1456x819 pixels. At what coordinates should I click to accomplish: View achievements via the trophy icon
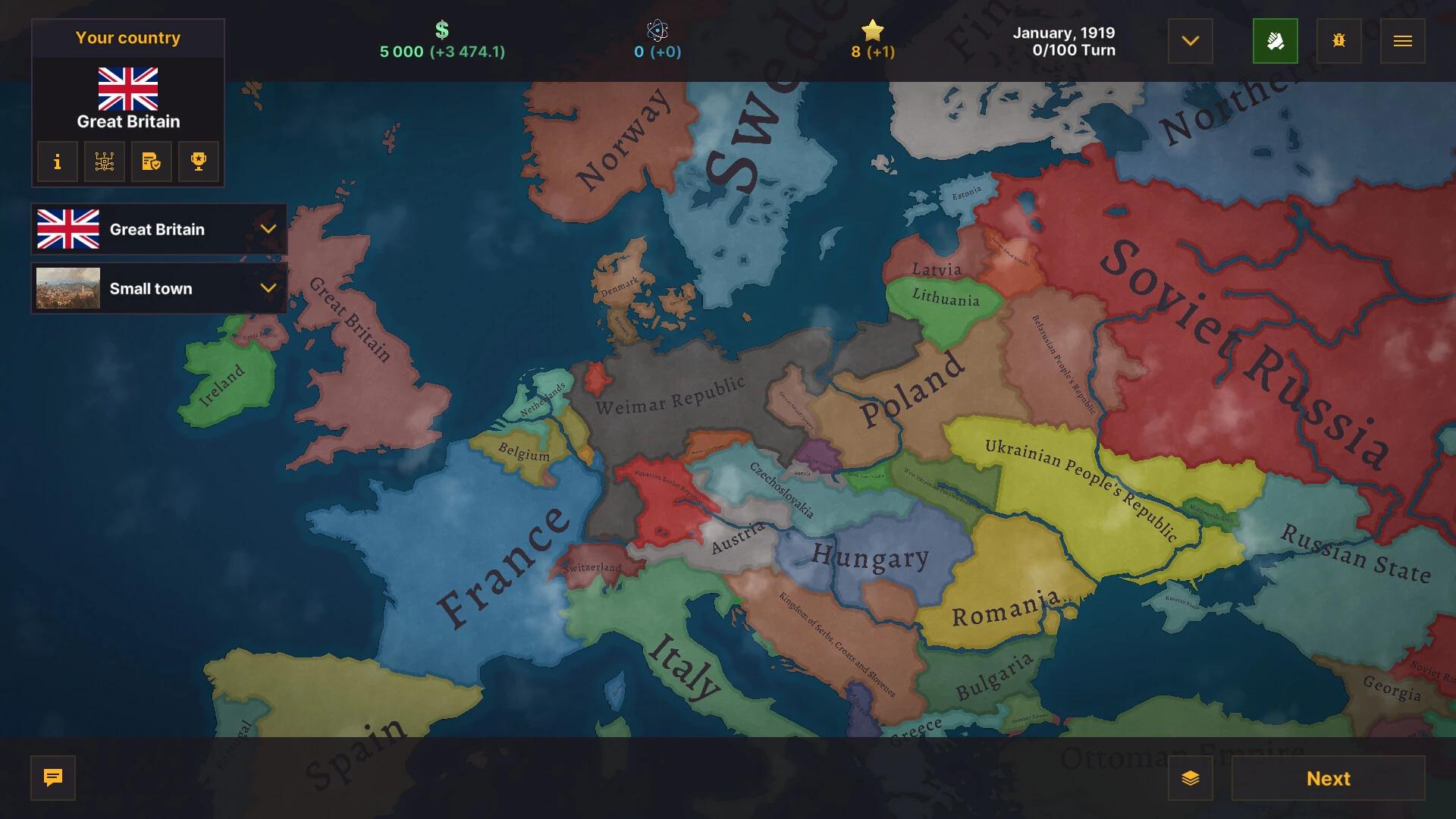198,162
